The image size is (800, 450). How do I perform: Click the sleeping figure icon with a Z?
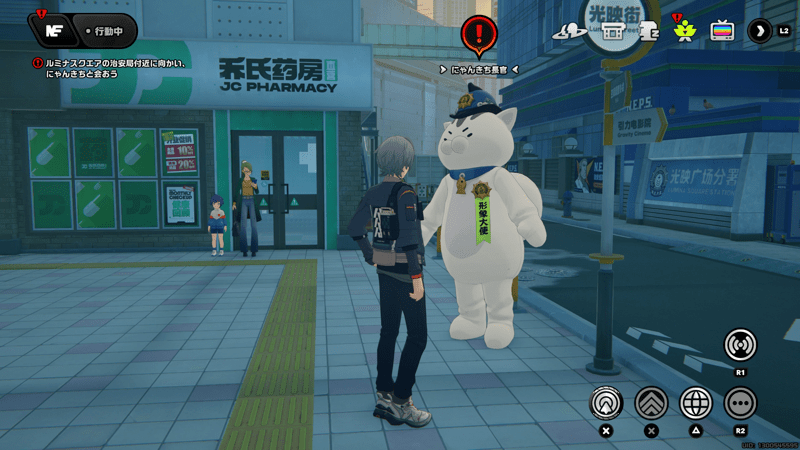648,30
